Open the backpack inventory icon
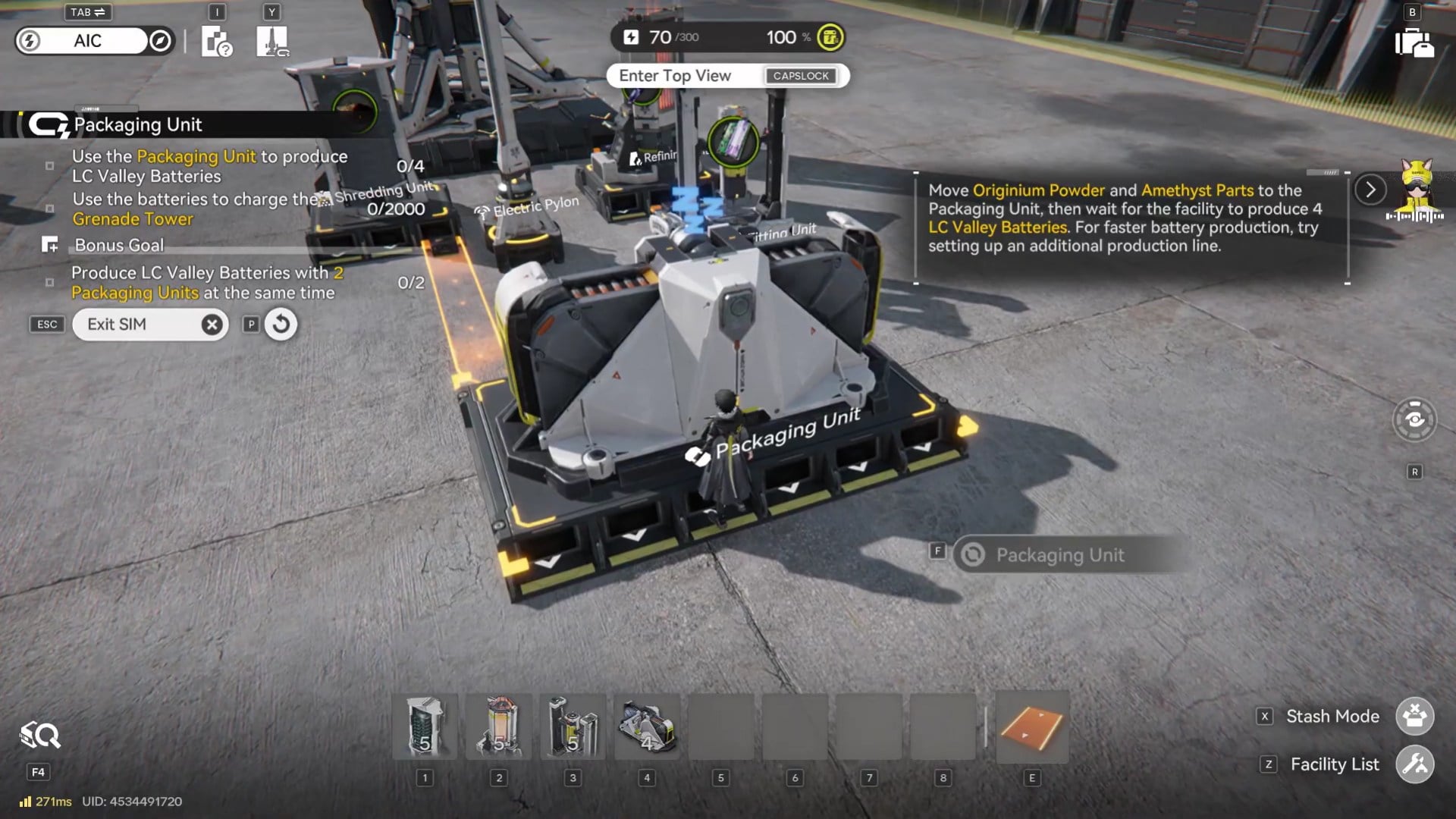 click(1414, 42)
